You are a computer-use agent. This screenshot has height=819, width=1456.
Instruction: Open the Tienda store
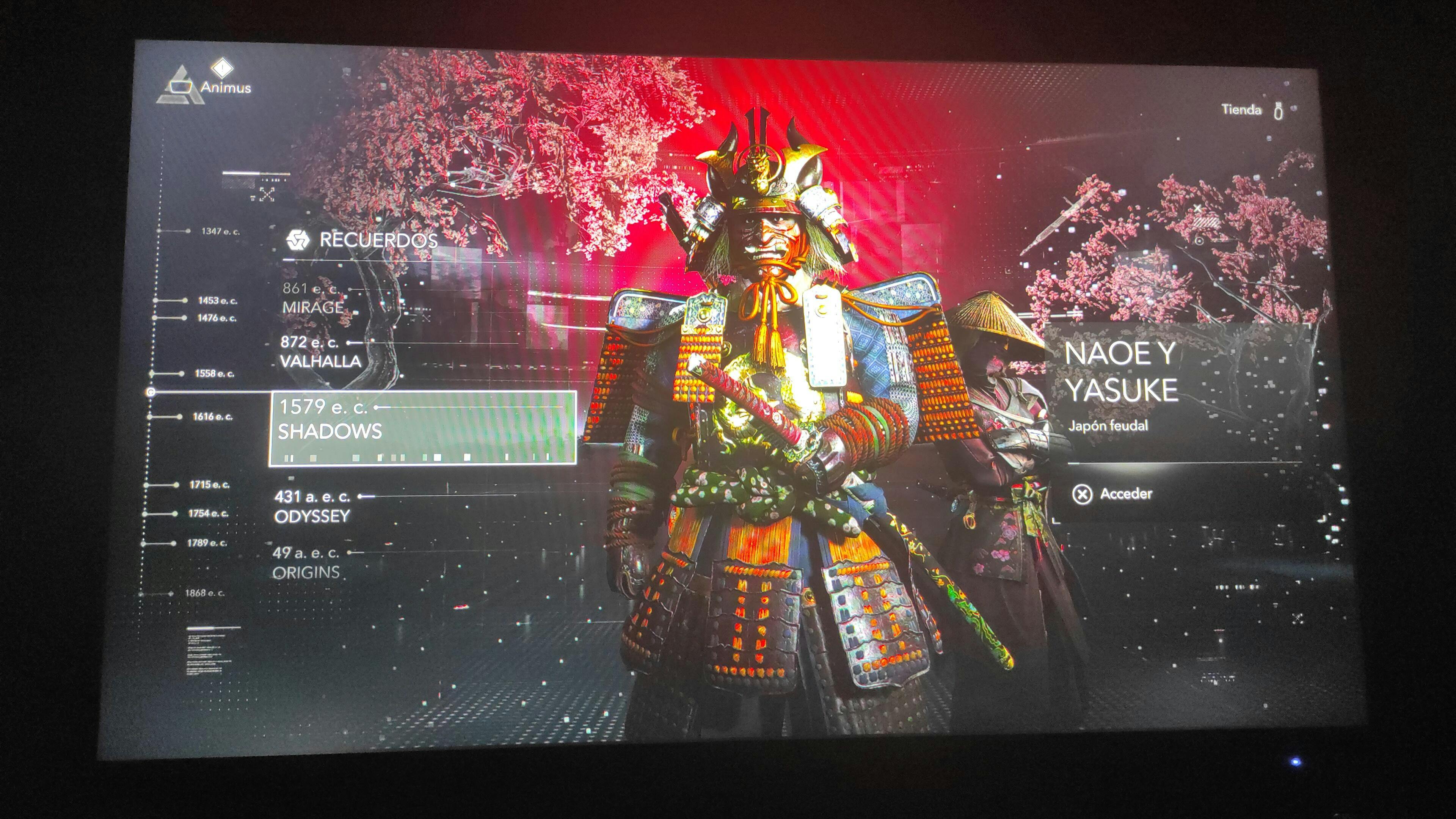click(1241, 110)
